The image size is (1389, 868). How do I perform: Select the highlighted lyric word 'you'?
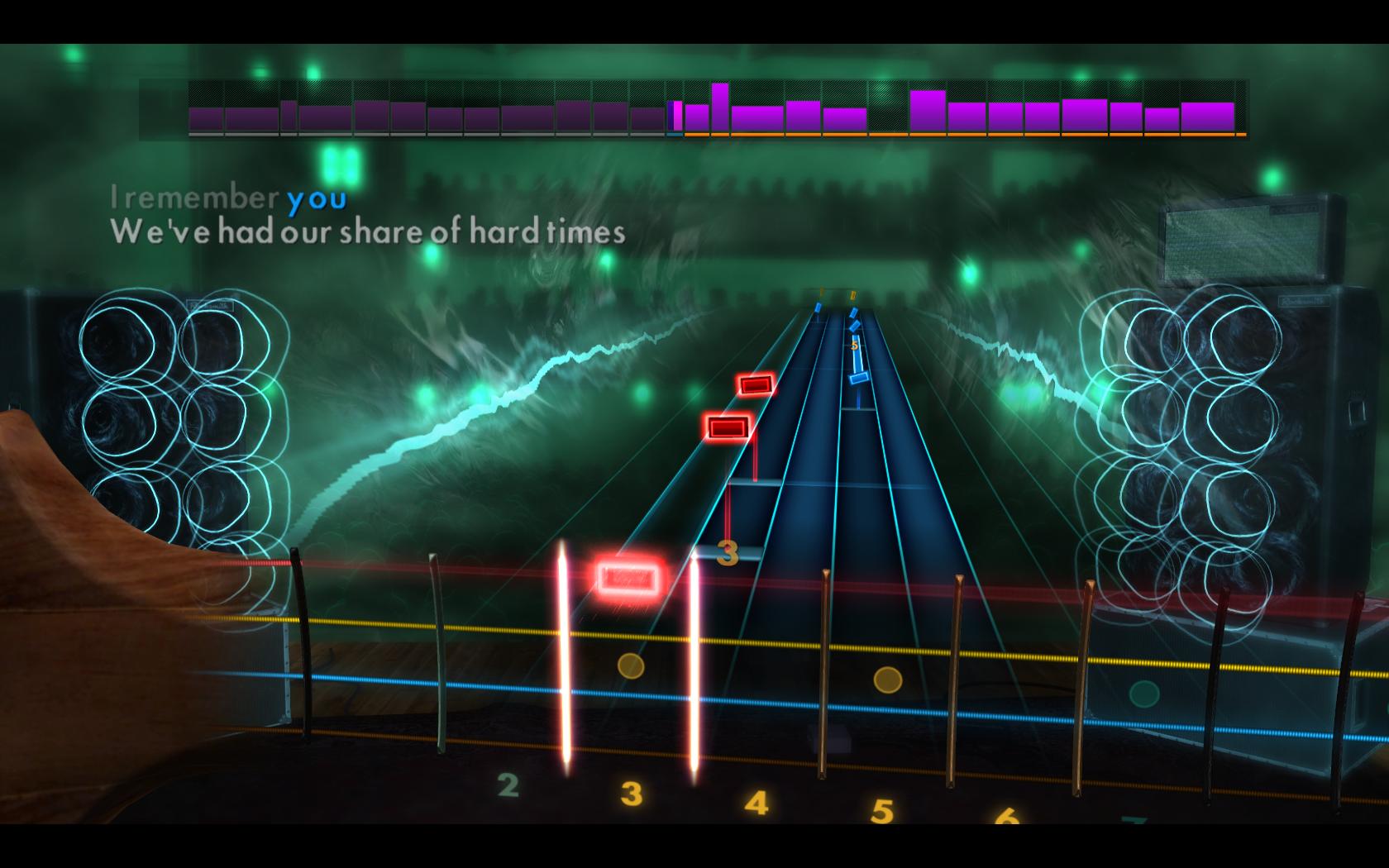pos(314,198)
